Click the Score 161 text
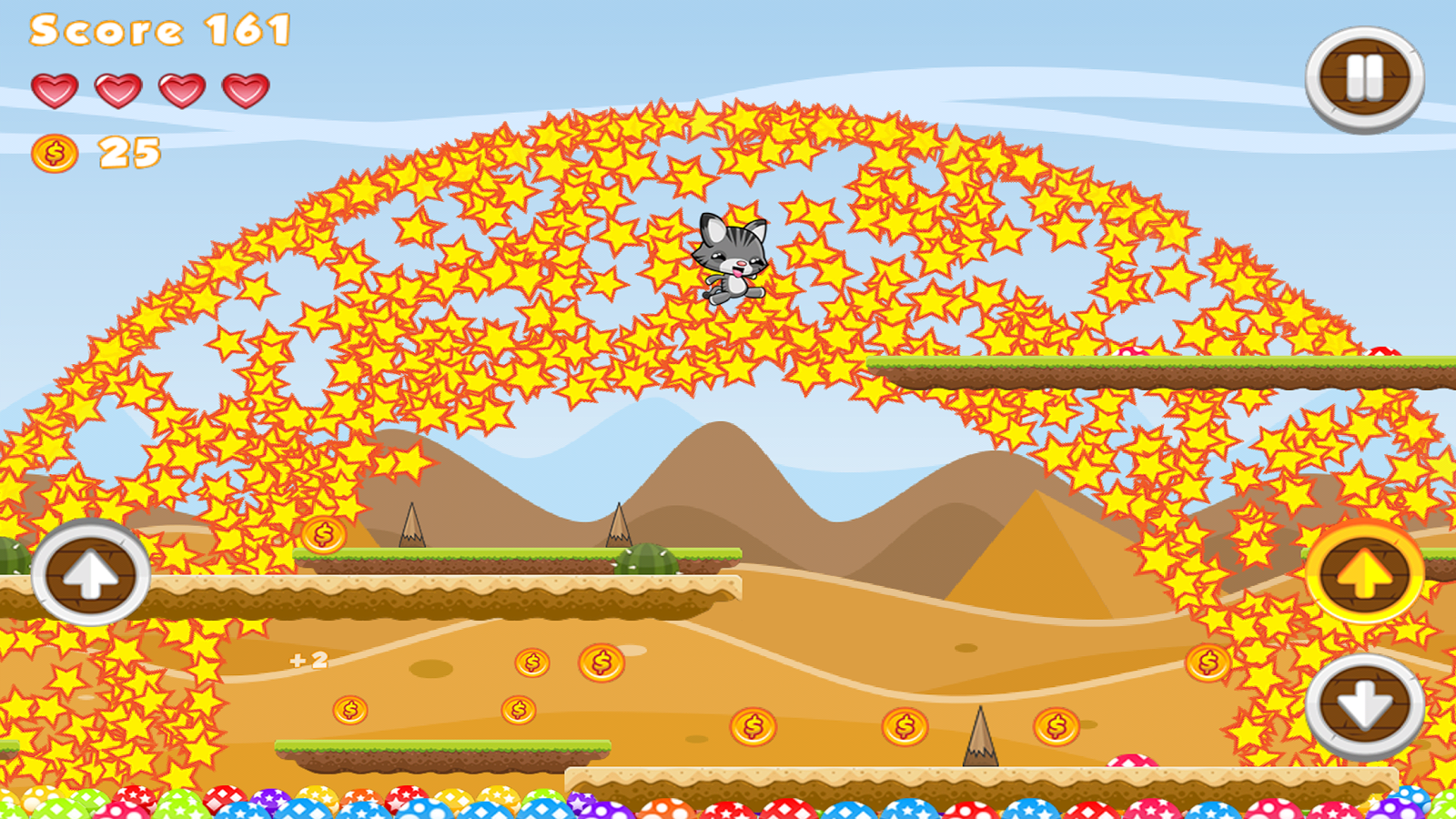This screenshot has height=819, width=1456. tap(159, 32)
